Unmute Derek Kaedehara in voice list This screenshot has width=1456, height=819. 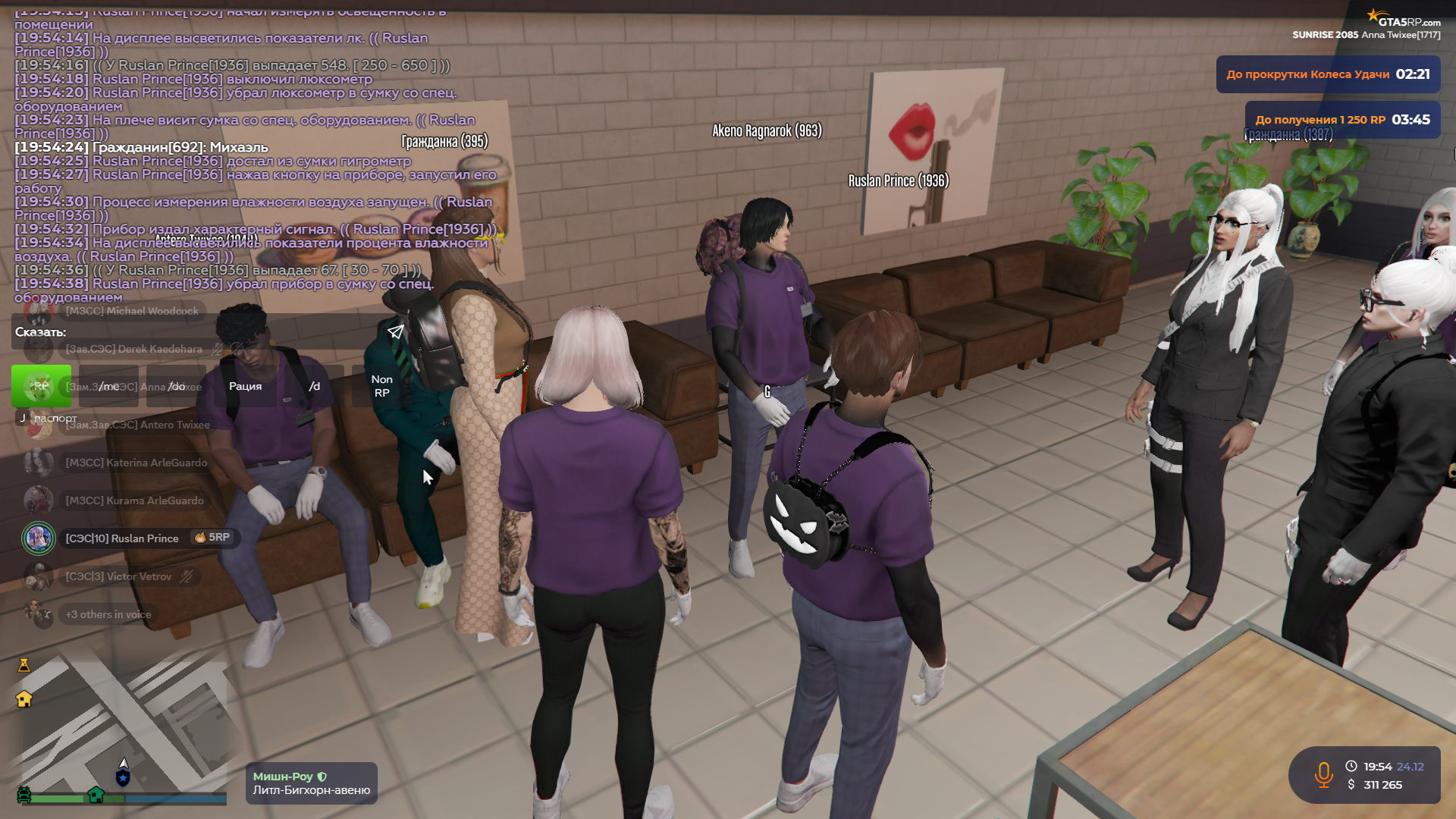[217, 349]
